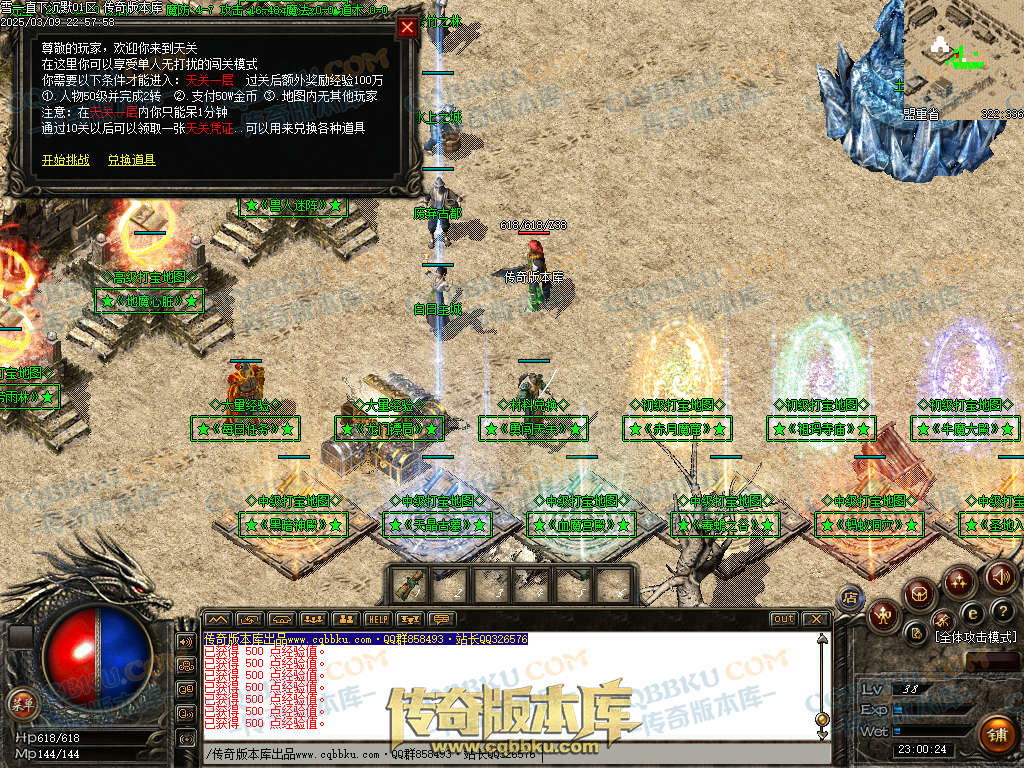The height and width of the screenshot is (768, 1024).
Task: Click the out button on chat panel
Action: pos(784,619)
